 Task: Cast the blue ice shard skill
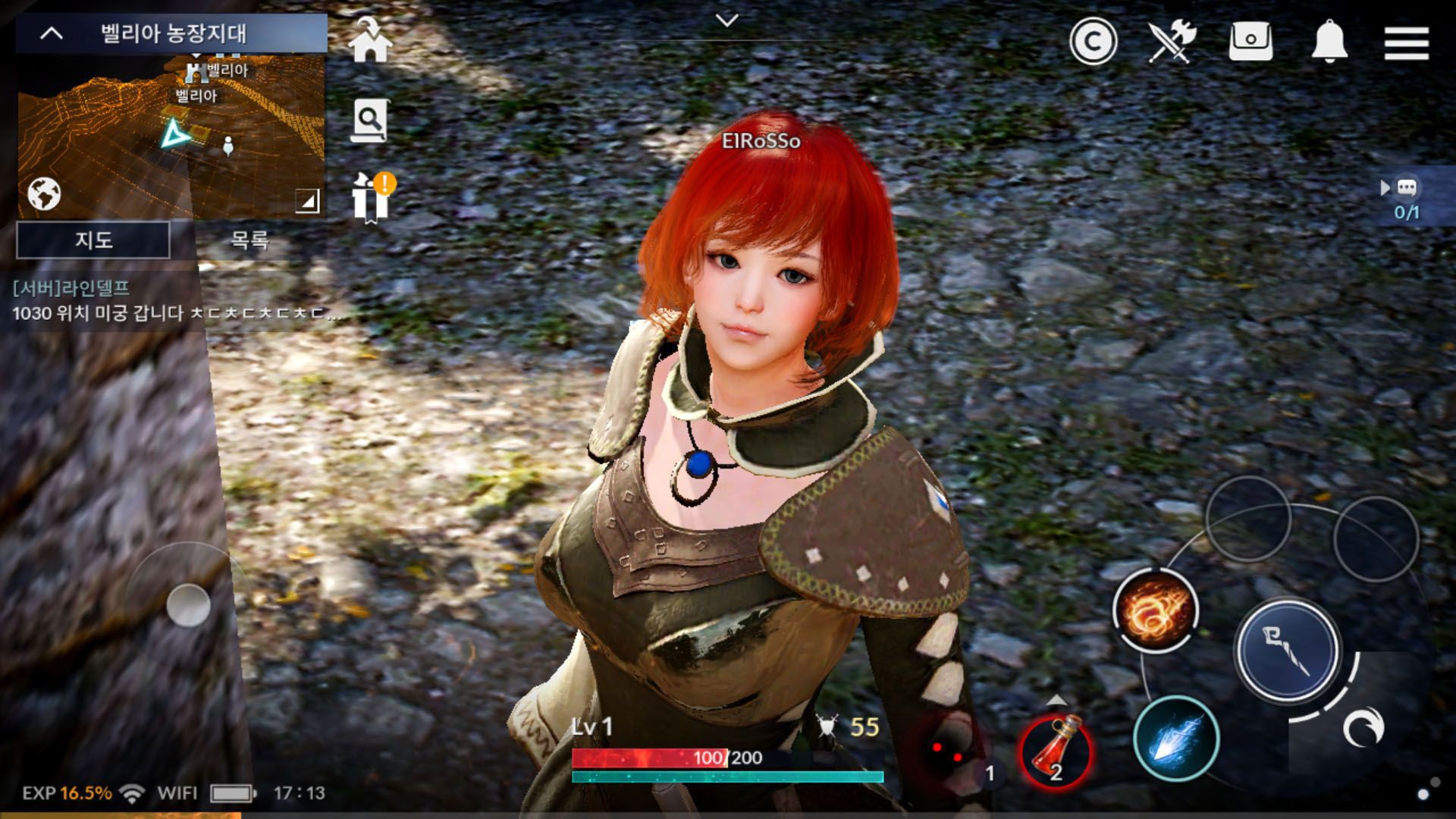pyautogui.click(x=1175, y=739)
